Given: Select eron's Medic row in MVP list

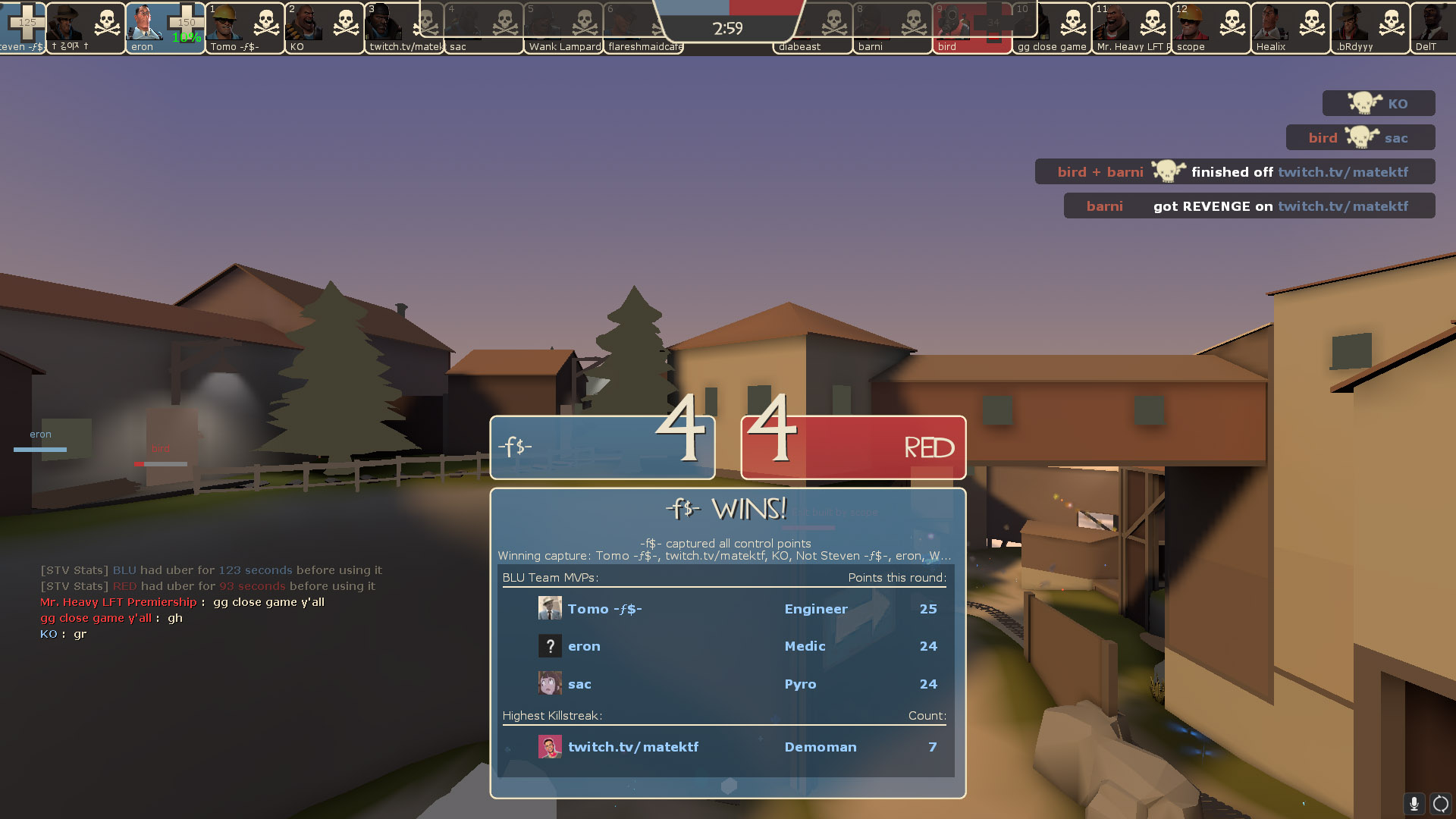Looking at the screenshot, I should (x=726, y=646).
